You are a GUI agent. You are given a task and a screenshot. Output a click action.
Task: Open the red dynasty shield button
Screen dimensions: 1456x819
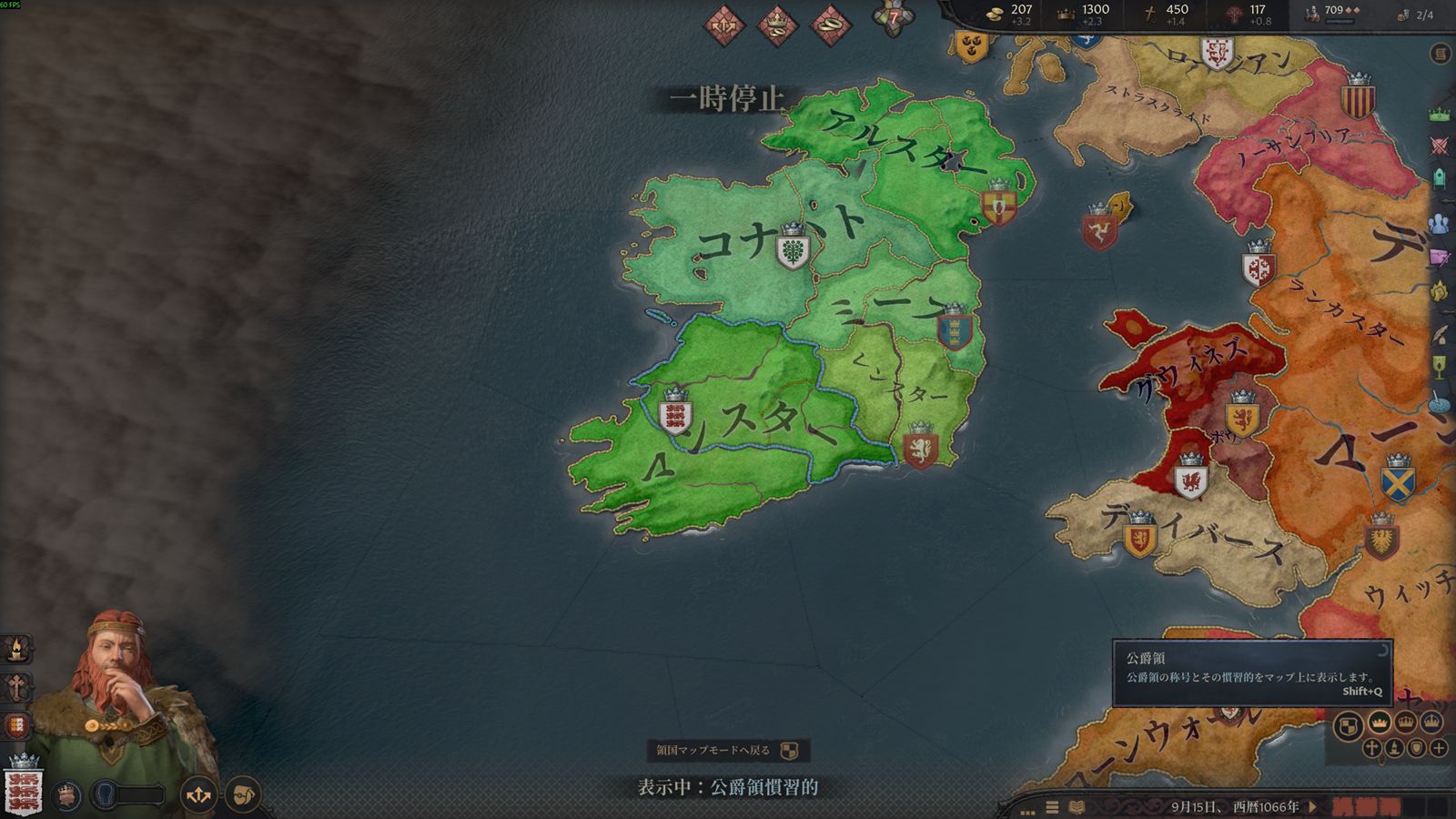16,726
